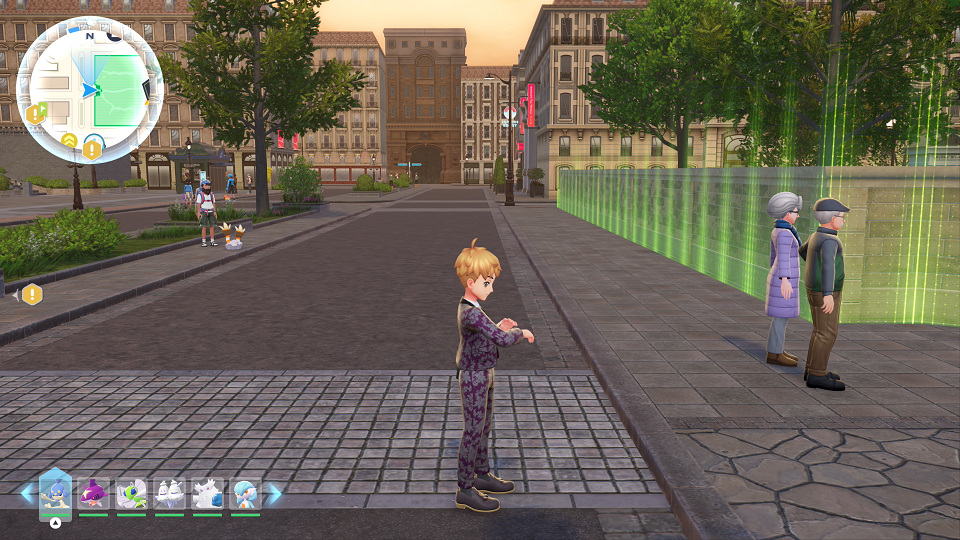Click the yellow double-chevron marker on minimap
Screen dimensions: 960x540
click(x=69, y=140)
